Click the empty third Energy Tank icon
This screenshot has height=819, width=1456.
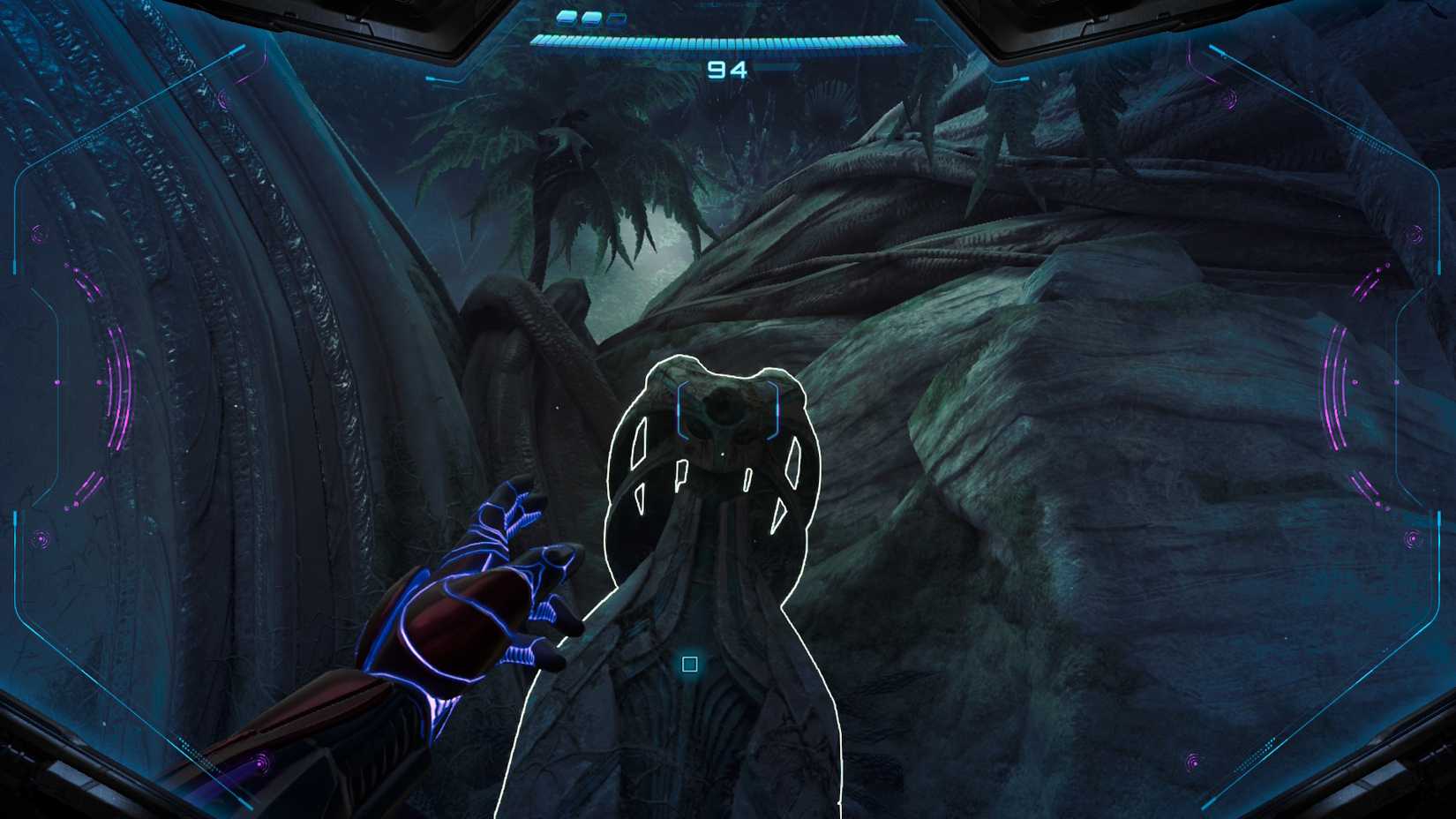[x=616, y=19]
